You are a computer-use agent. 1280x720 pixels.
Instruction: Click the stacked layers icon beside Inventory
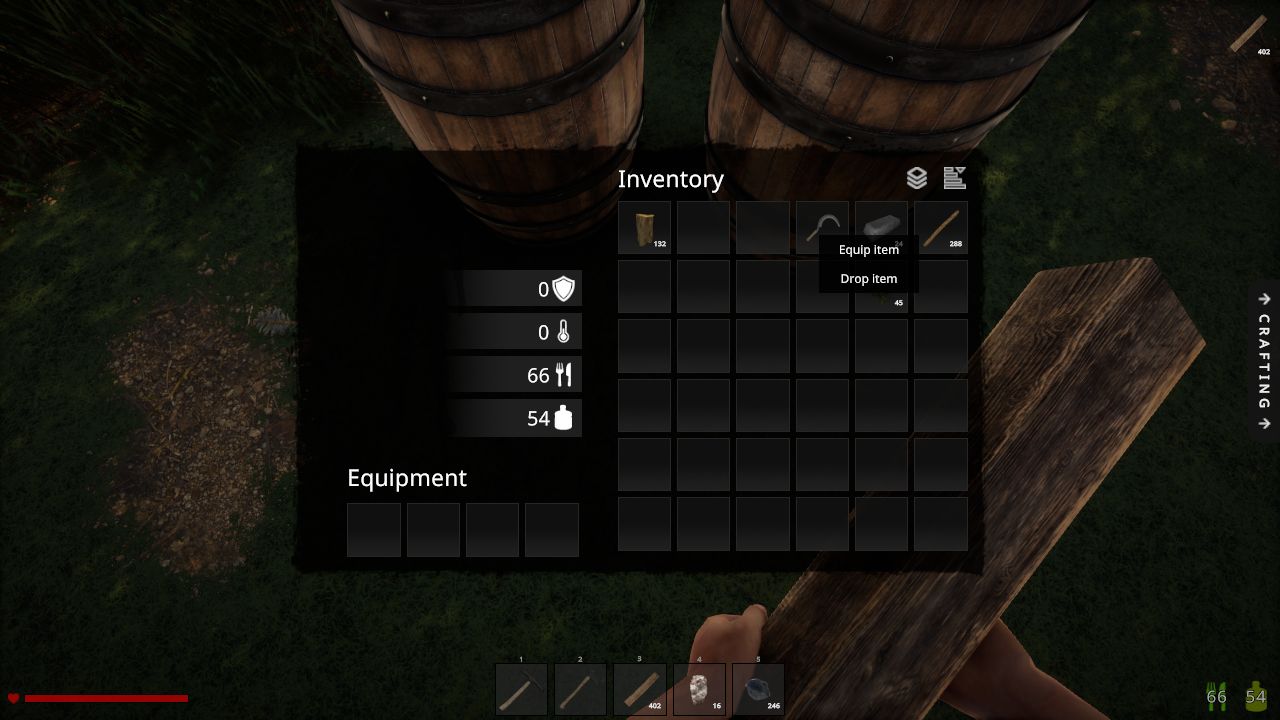tap(917, 178)
